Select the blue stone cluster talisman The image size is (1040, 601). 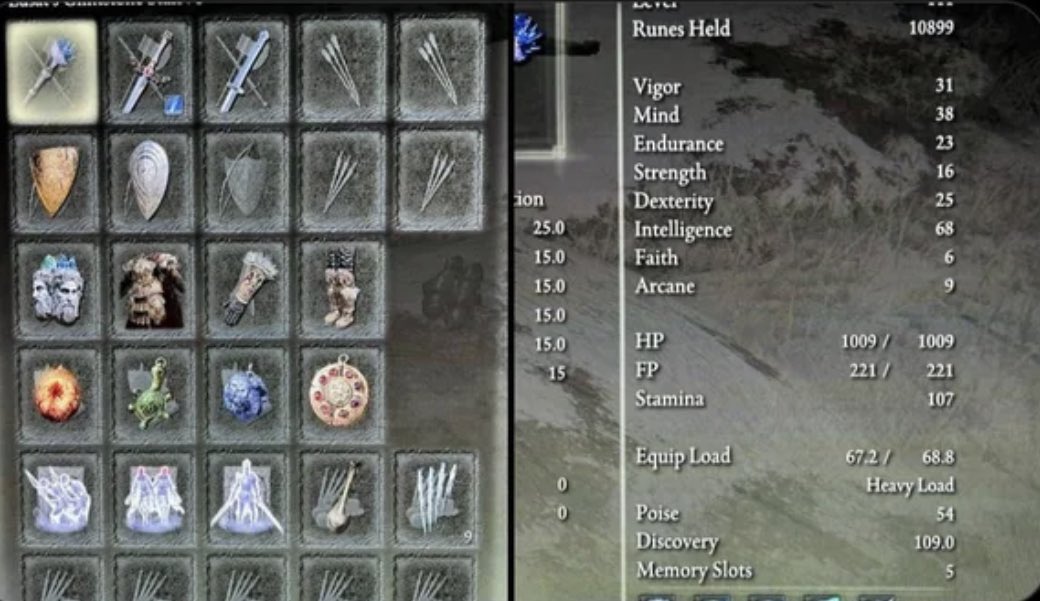point(247,394)
